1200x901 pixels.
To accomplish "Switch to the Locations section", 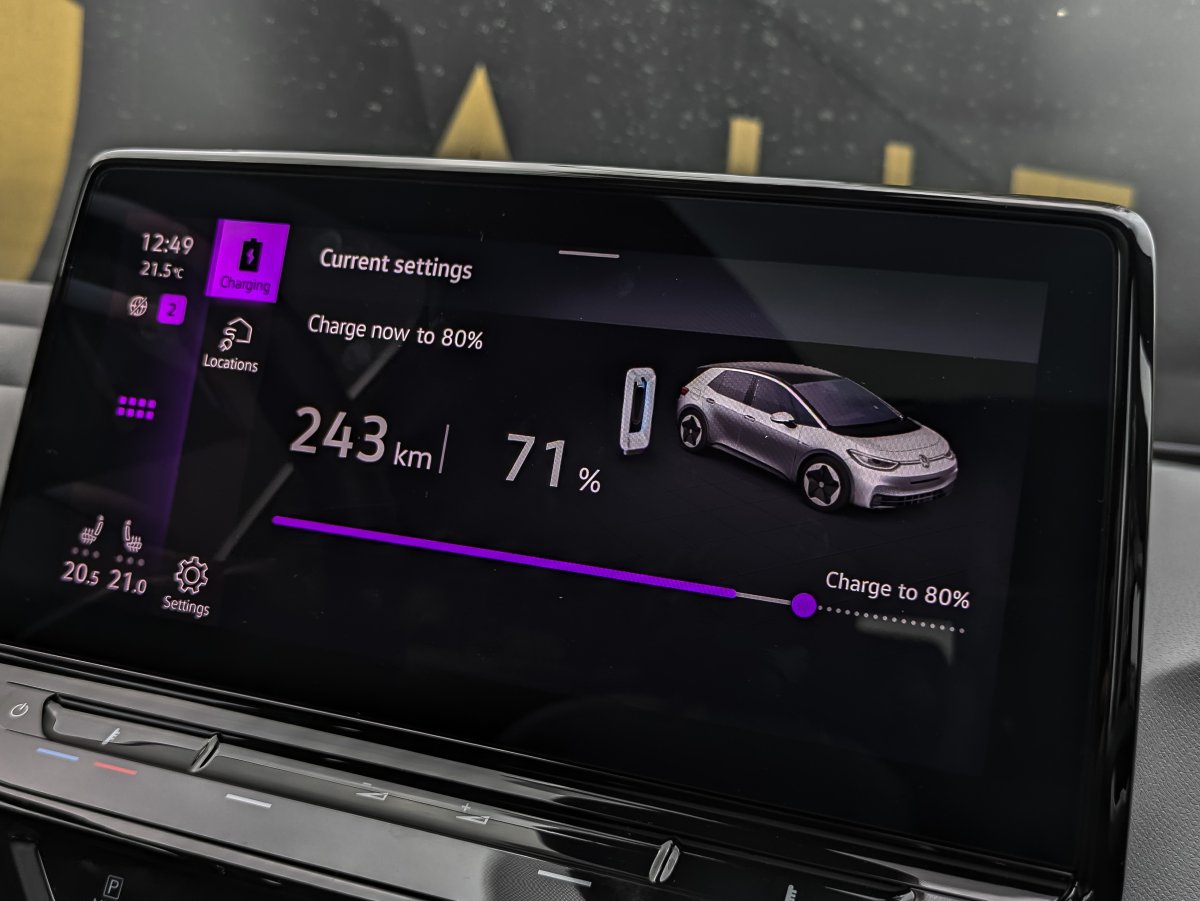I will point(232,343).
